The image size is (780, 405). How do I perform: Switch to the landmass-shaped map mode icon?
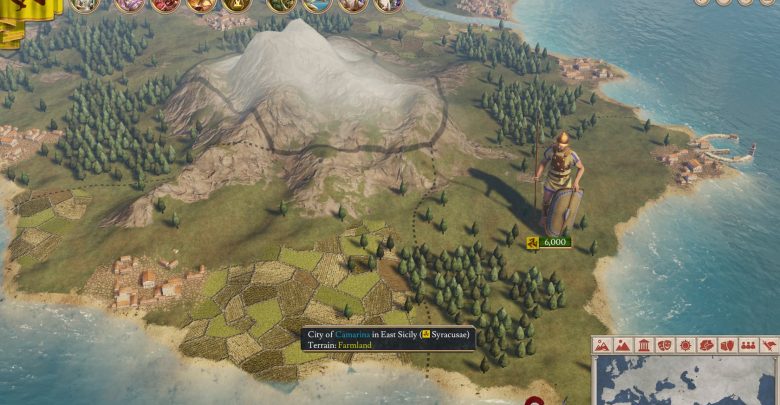point(706,346)
